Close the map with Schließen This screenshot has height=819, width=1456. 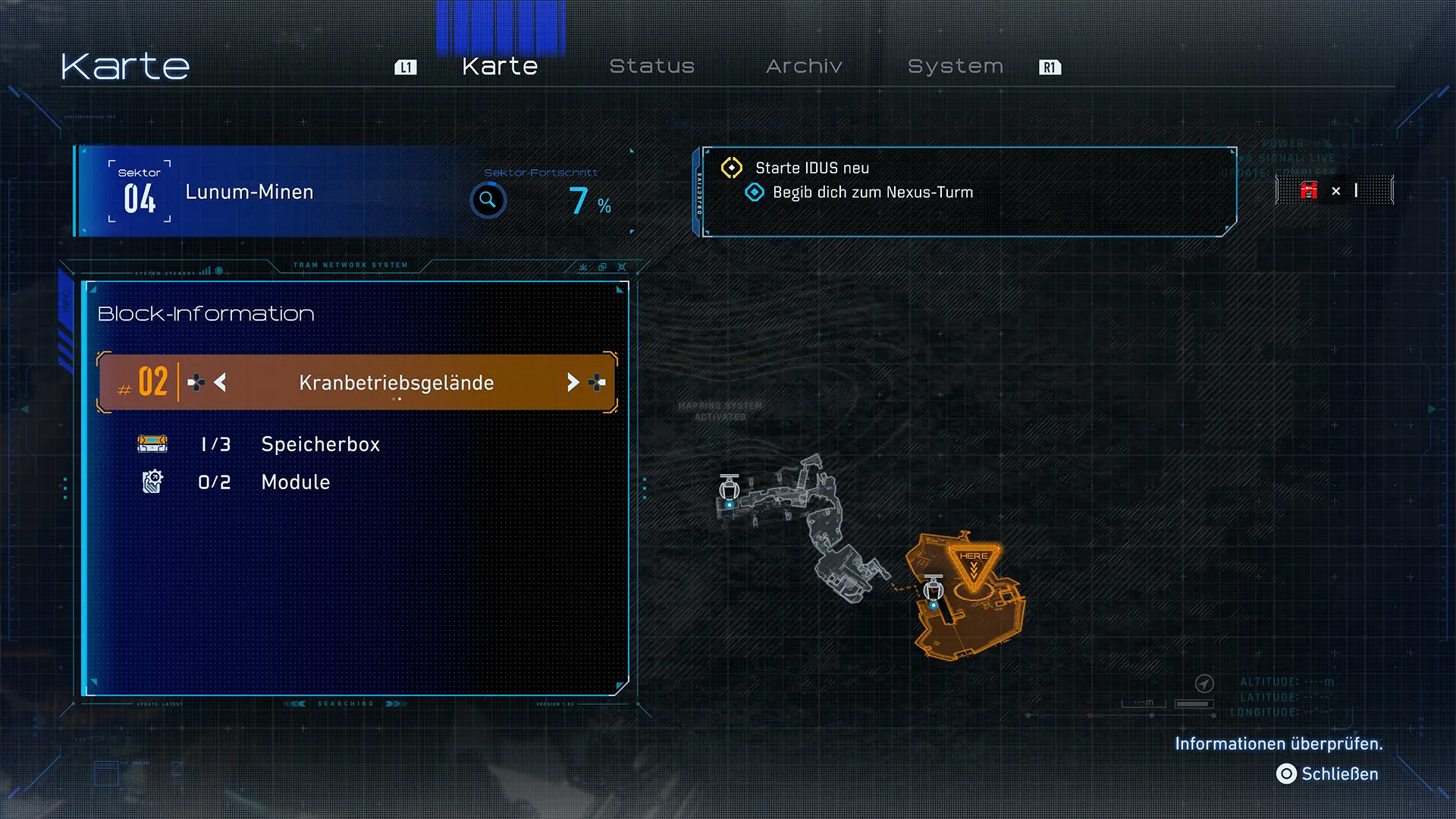(x=1327, y=773)
